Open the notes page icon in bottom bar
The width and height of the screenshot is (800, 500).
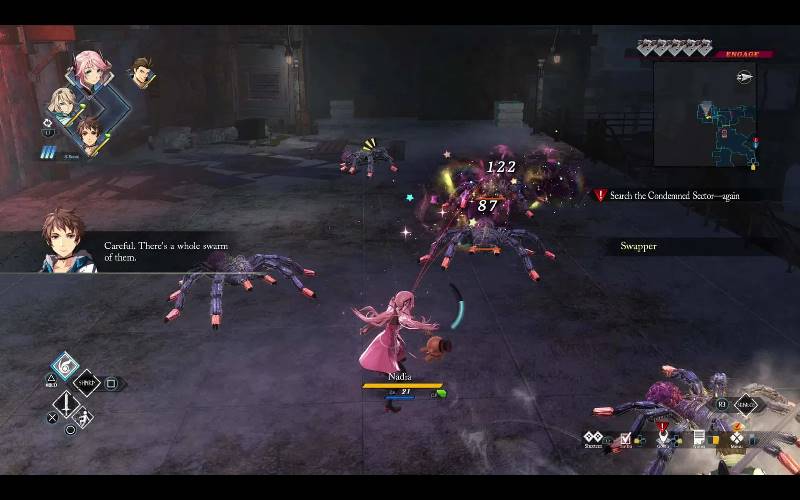pyautogui.click(x=700, y=438)
